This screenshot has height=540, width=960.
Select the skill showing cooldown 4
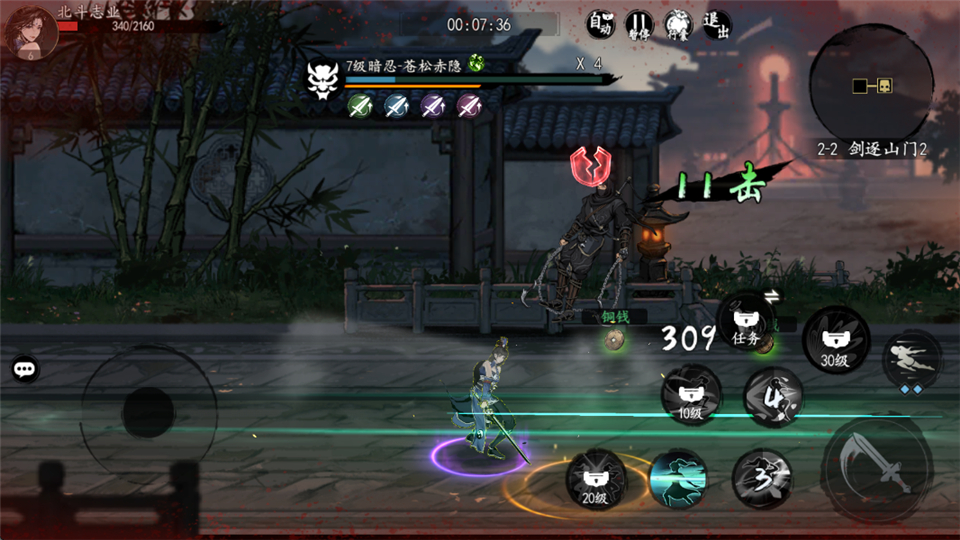(x=772, y=396)
